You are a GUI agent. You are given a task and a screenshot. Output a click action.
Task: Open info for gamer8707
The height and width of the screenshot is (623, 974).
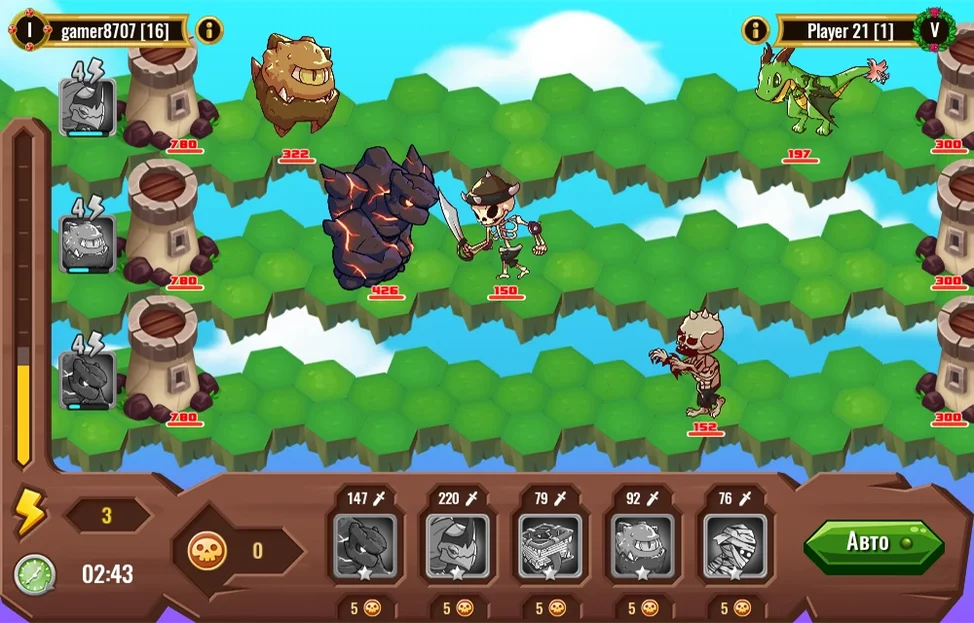click(x=209, y=30)
